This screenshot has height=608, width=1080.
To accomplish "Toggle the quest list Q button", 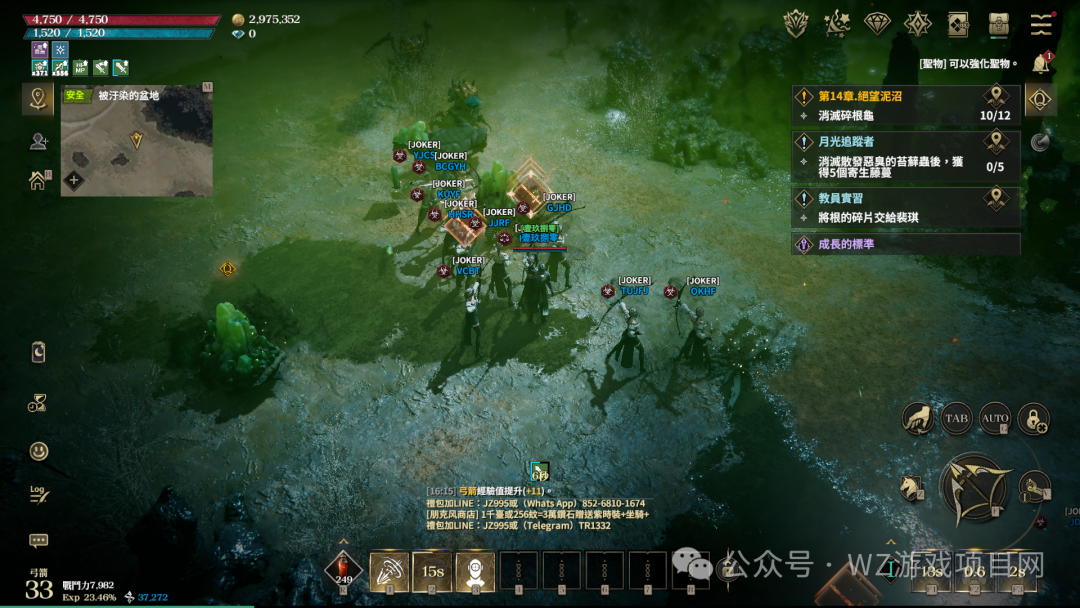I will tap(1040, 100).
